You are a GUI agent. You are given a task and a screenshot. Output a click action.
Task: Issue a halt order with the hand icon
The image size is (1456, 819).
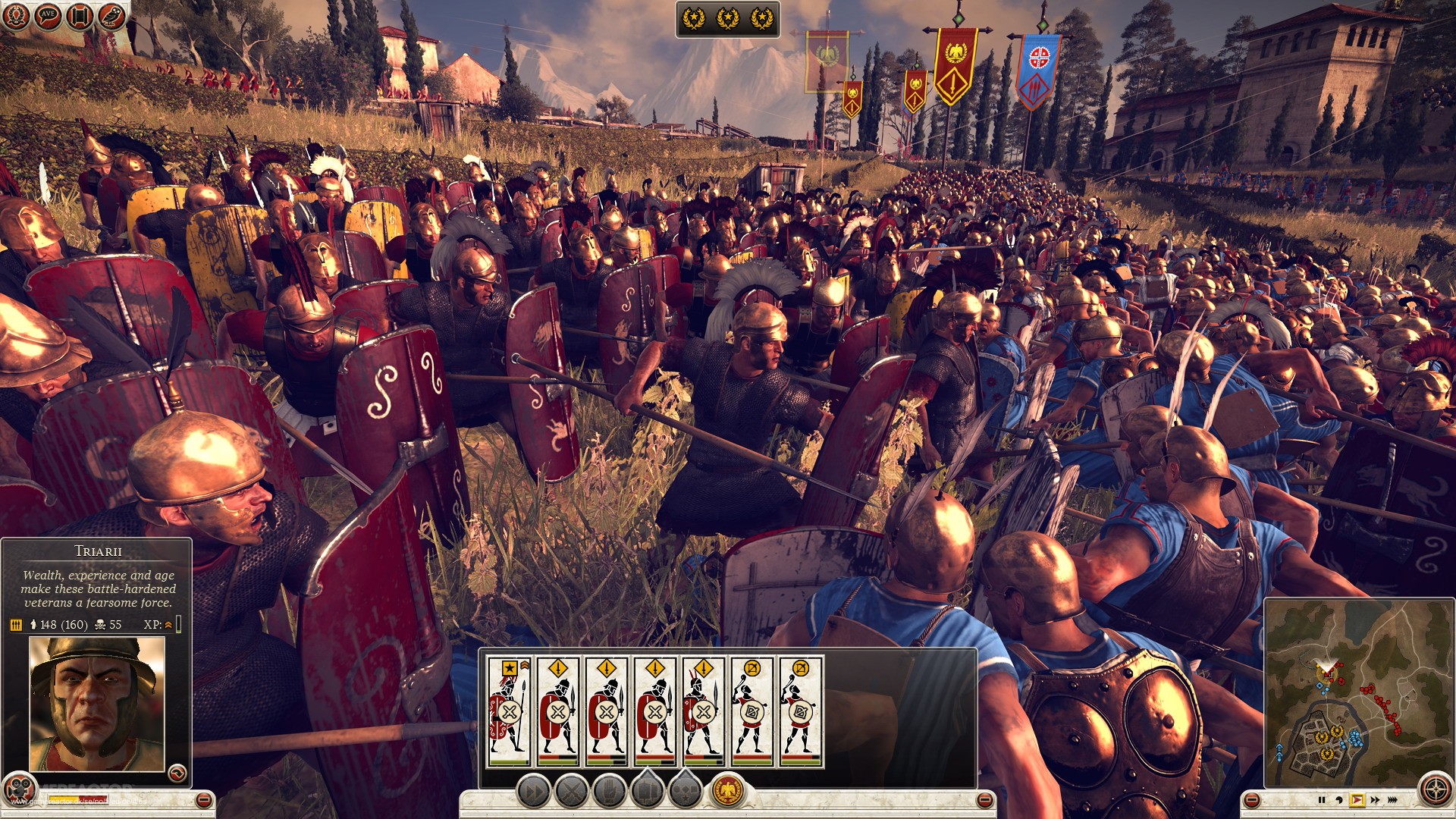click(x=610, y=791)
